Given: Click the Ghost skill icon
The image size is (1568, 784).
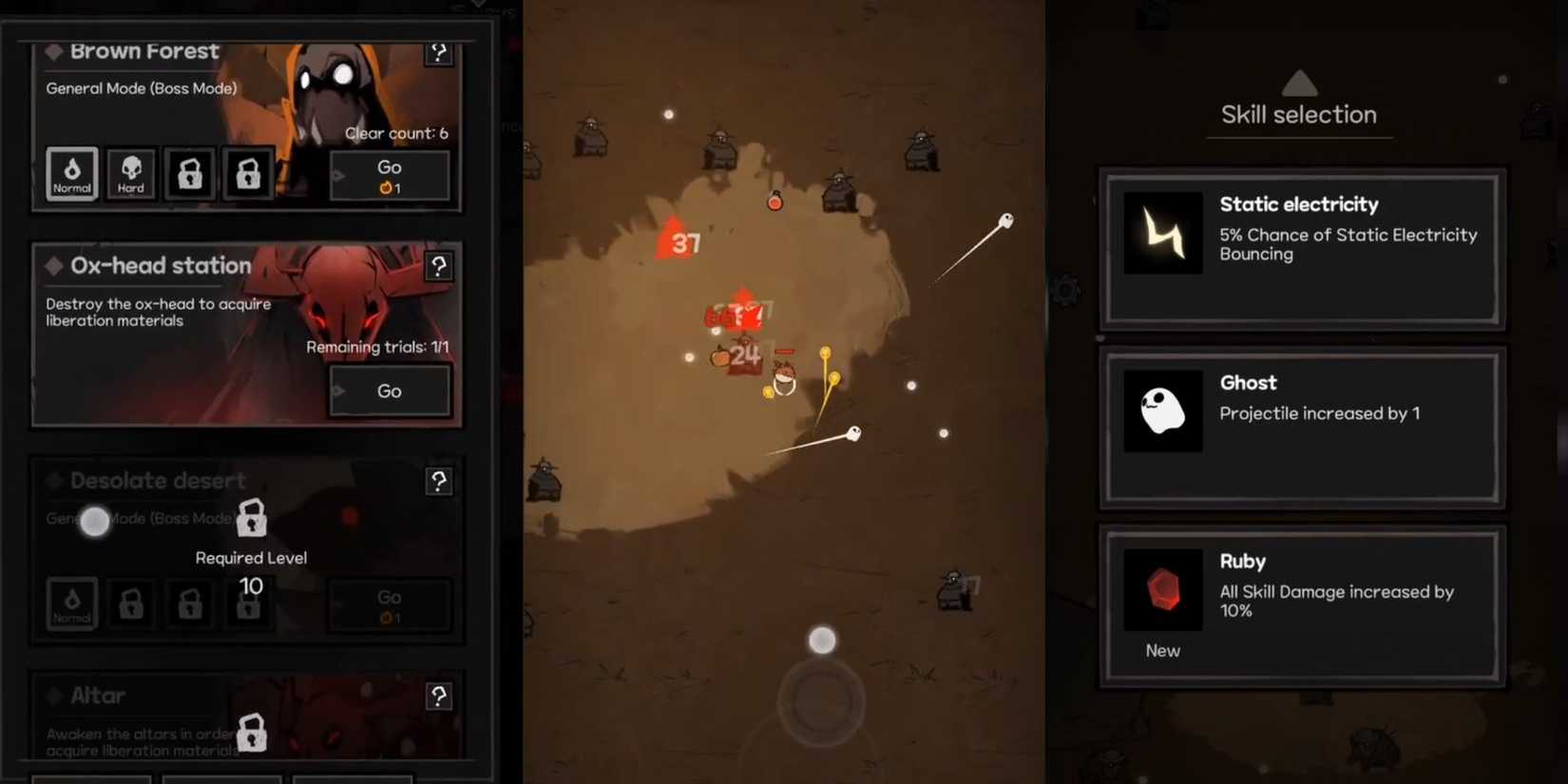Looking at the screenshot, I should (x=1162, y=409).
